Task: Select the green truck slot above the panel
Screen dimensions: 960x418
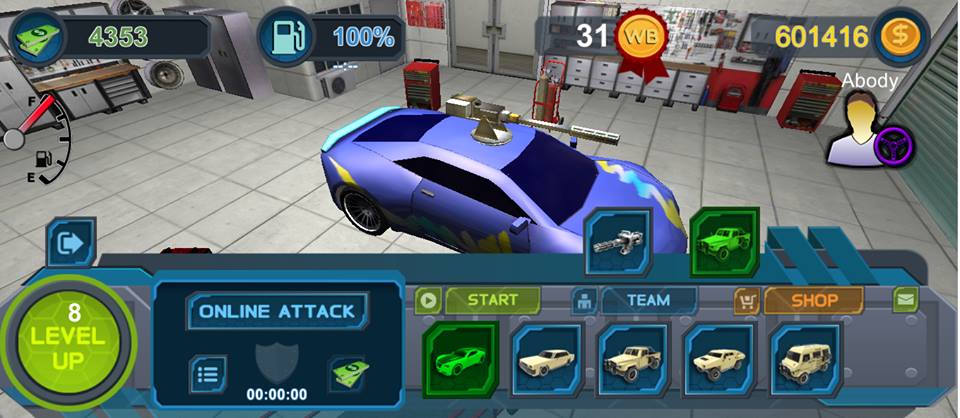Action: coord(725,242)
